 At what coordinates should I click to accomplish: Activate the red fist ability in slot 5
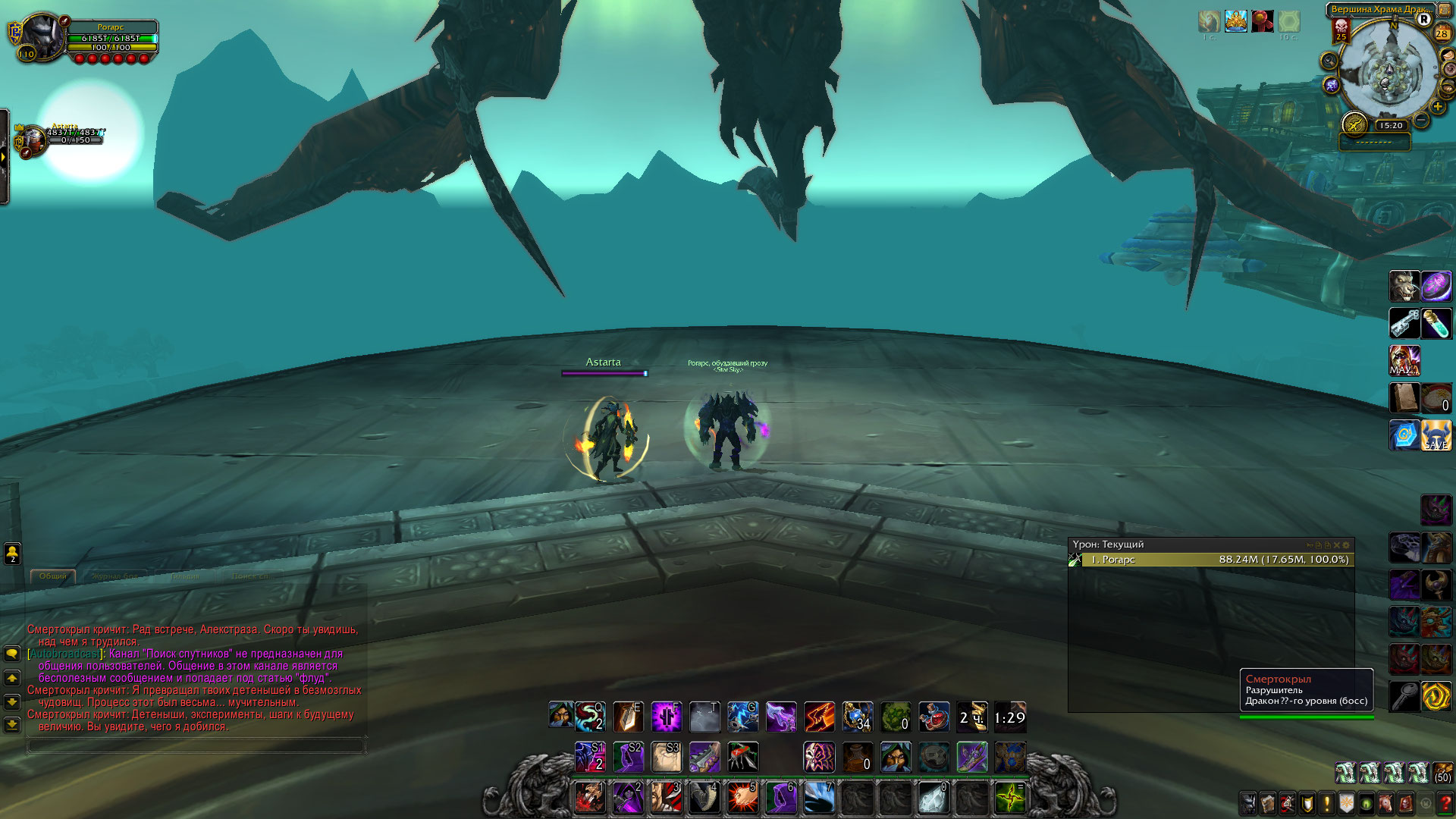click(742, 798)
